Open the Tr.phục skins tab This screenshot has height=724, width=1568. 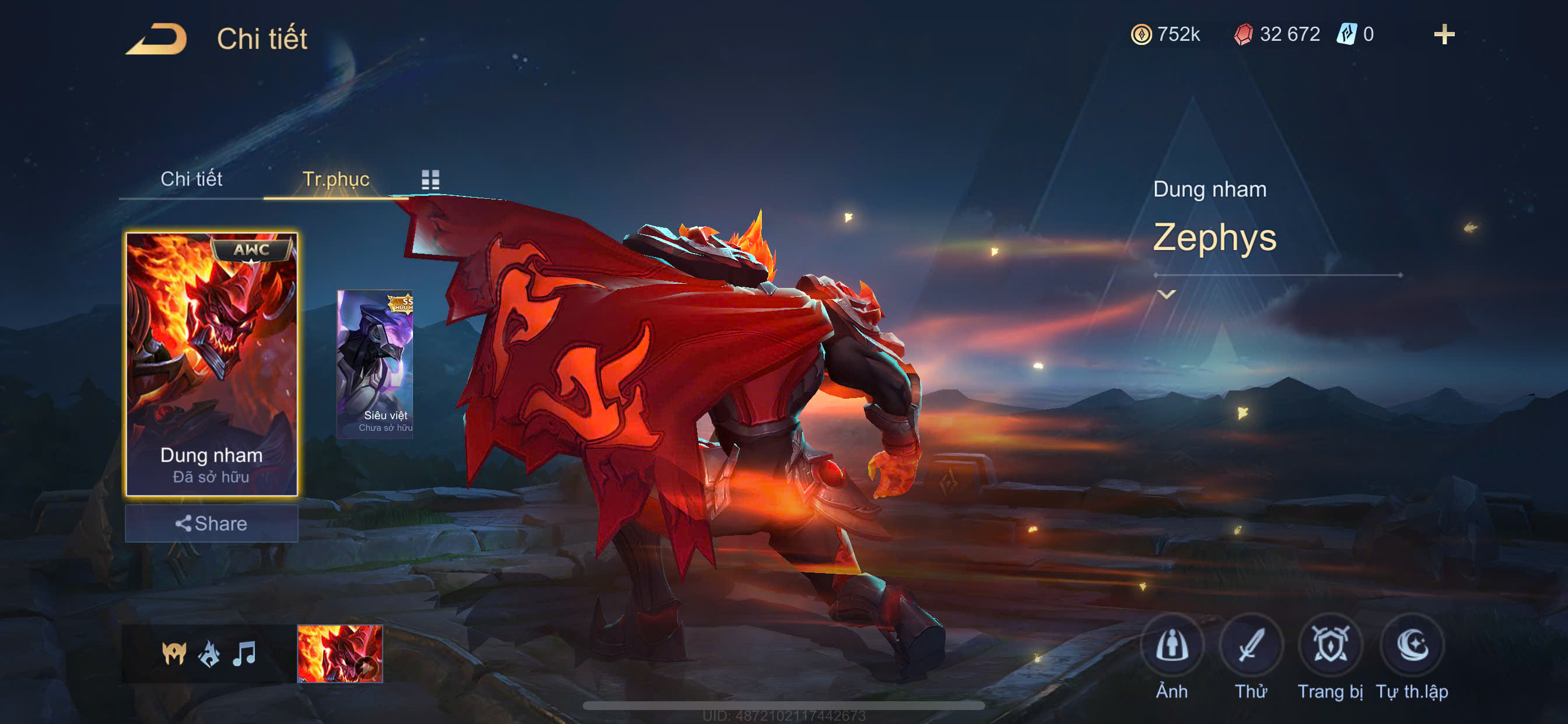(x=335, y=179)
